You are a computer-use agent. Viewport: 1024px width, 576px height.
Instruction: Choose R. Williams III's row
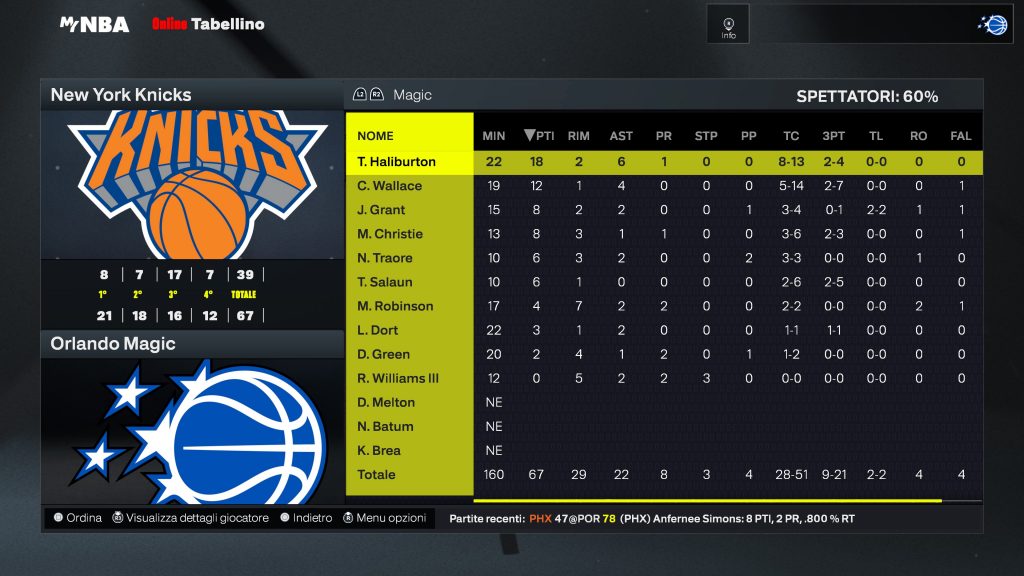[398, 378]
